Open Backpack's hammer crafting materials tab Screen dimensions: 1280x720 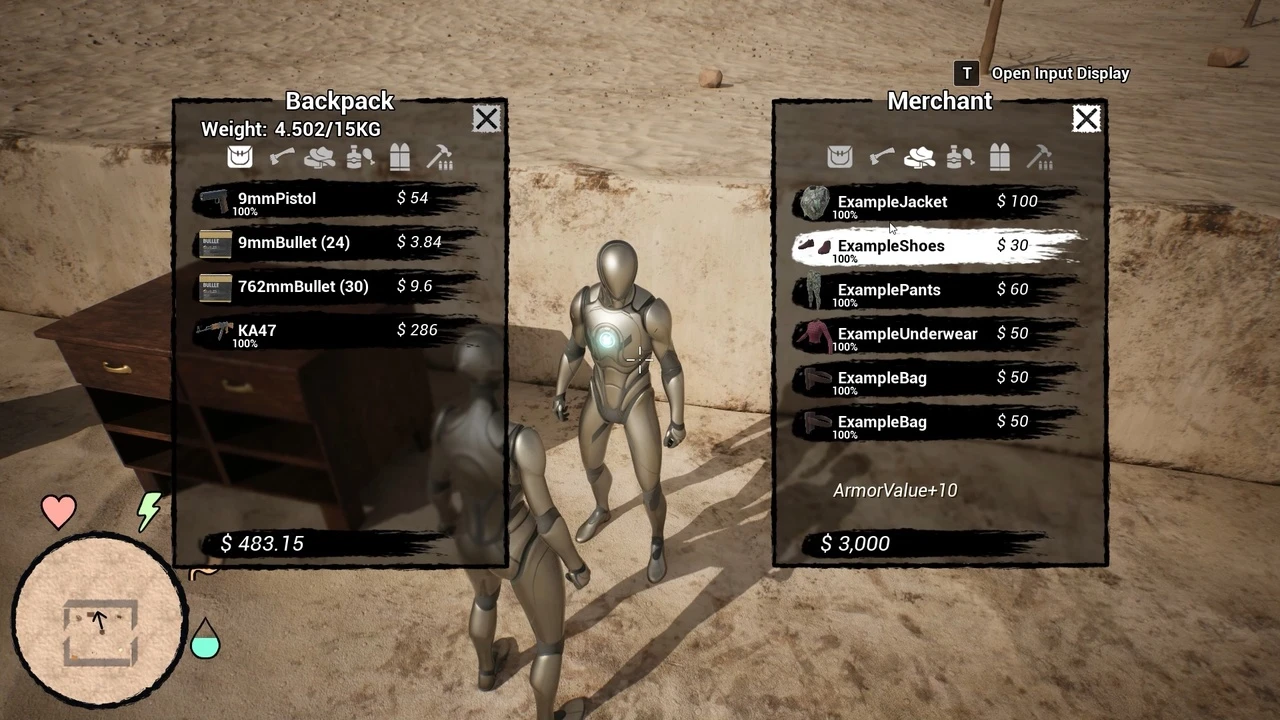440,157
